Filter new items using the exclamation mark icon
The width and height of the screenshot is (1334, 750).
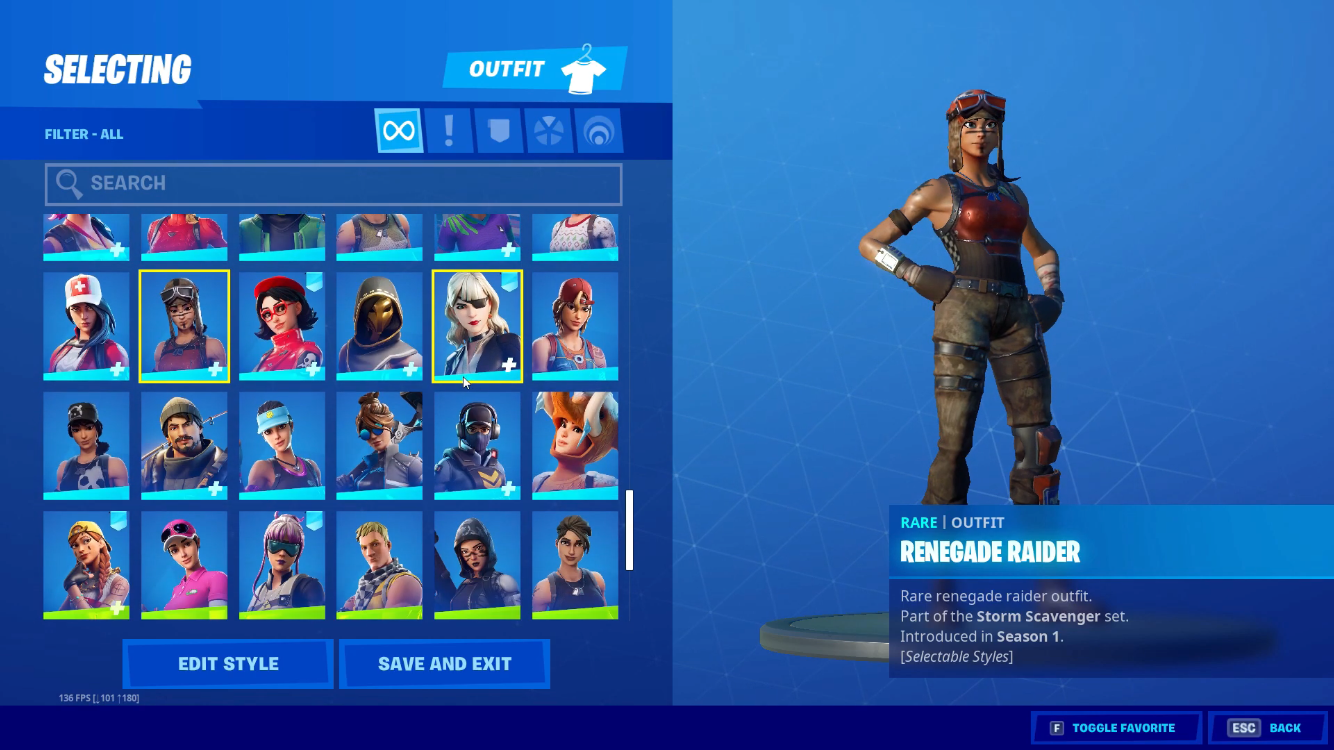[448, 130]
